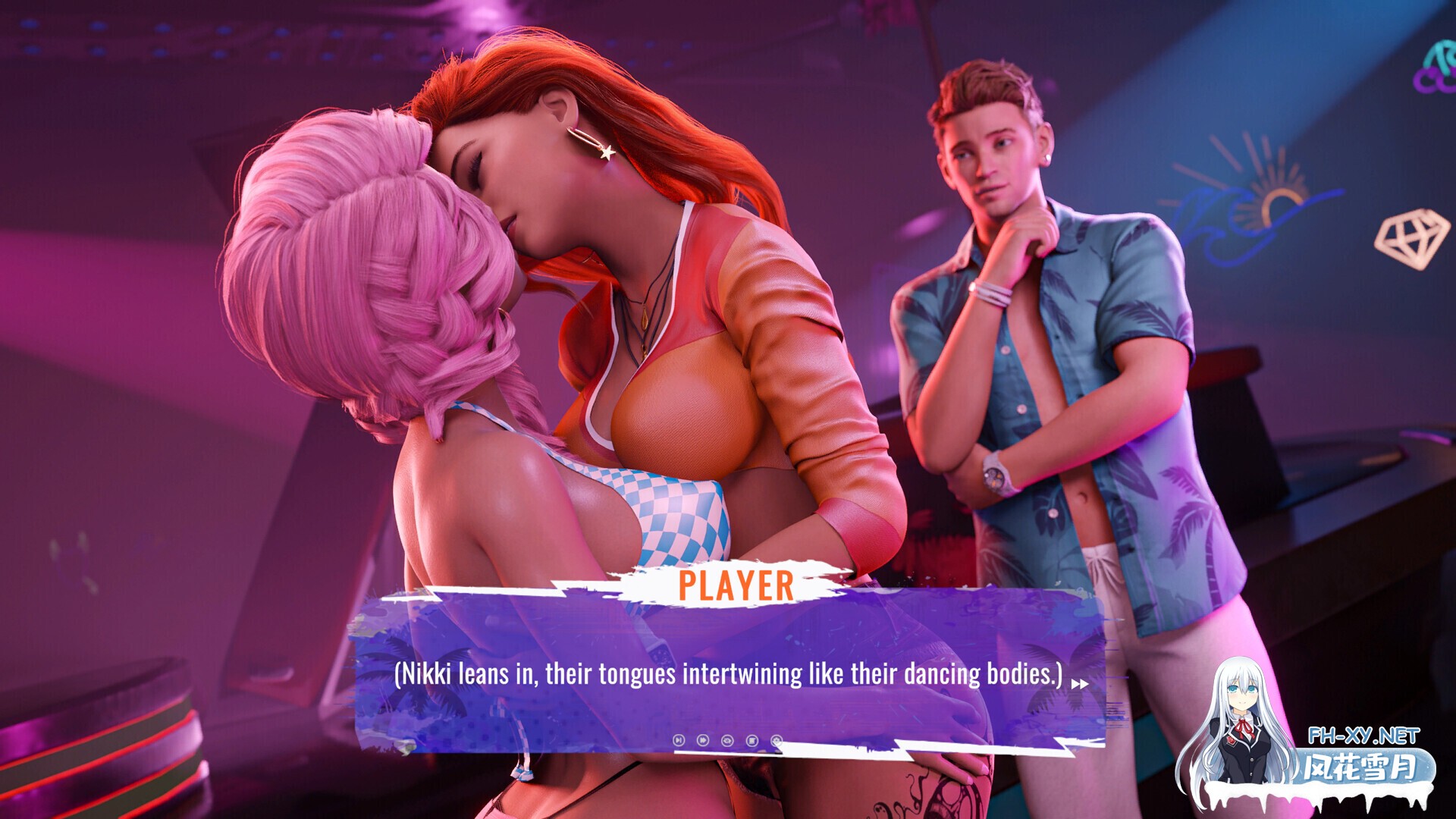Advance dialogue using the double-arrow after text
Viewport: 1456px width, 819px height.
[x=1079, y=684]
